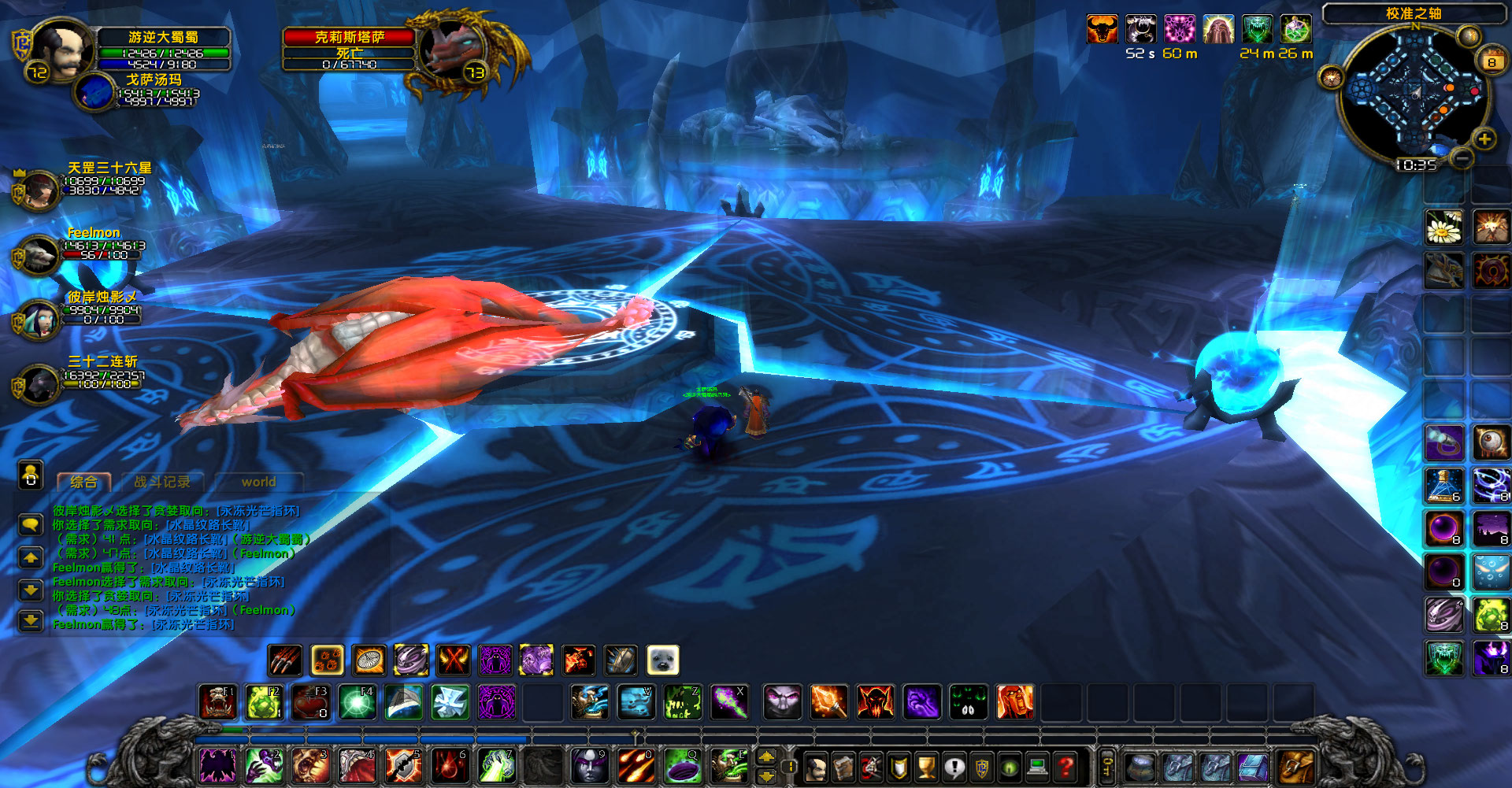This screenshot has width=1512, height=788.
Task: Open the calendar showing date 8
Action: point(1493,61)
